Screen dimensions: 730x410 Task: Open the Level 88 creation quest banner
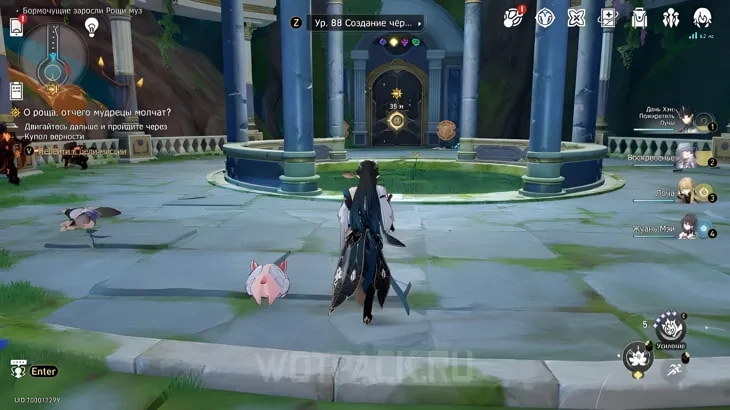(x=366, y=22)
